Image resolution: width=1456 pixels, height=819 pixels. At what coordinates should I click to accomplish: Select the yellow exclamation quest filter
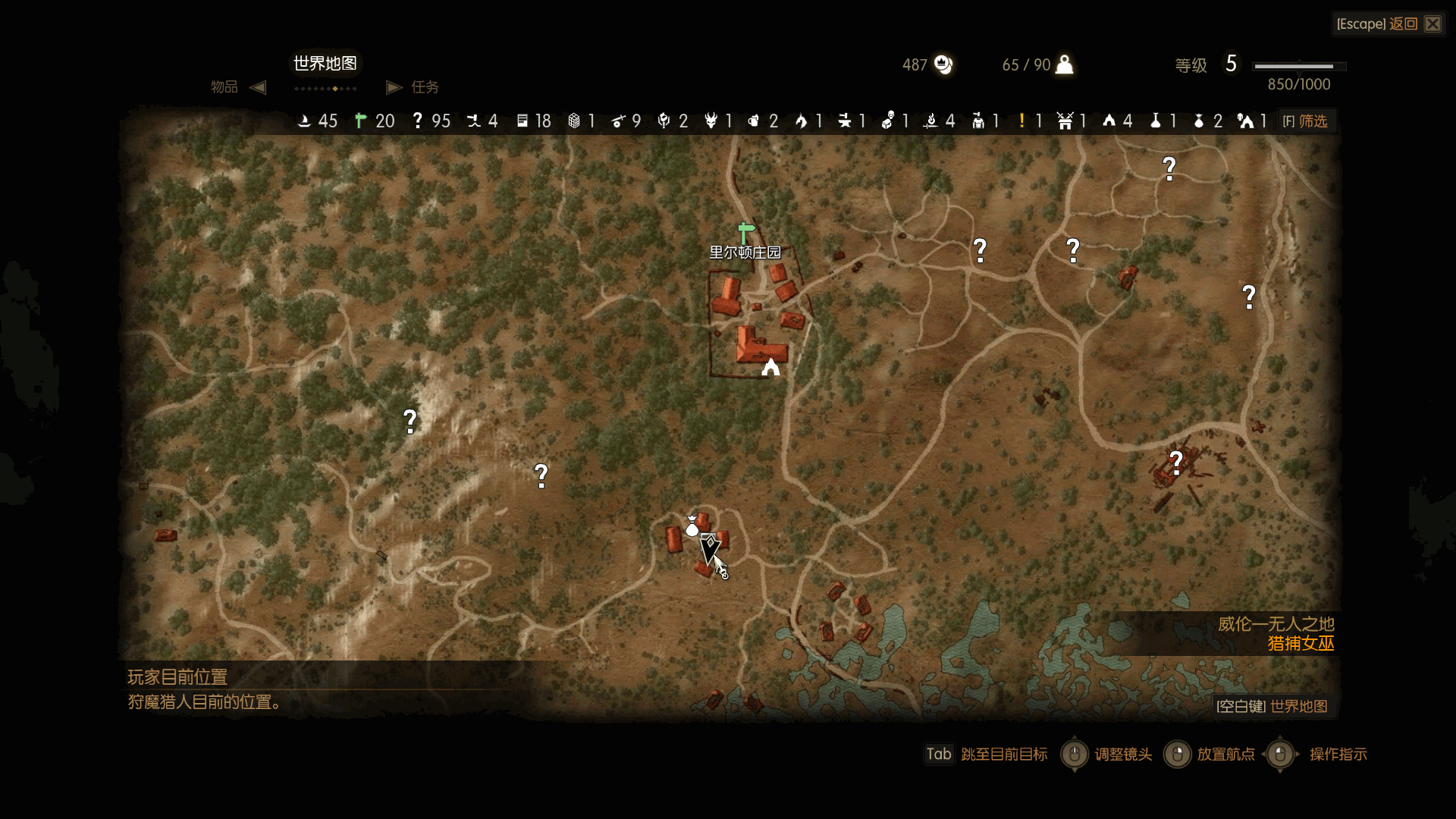tap(1022, 121)
